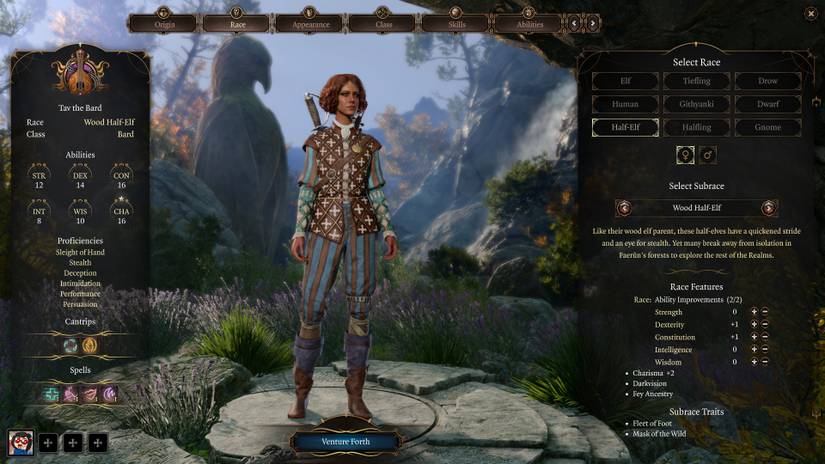Cycle to the next subrace arrow
The width and height of the screenshot is (825, 464).
(769, 208)
